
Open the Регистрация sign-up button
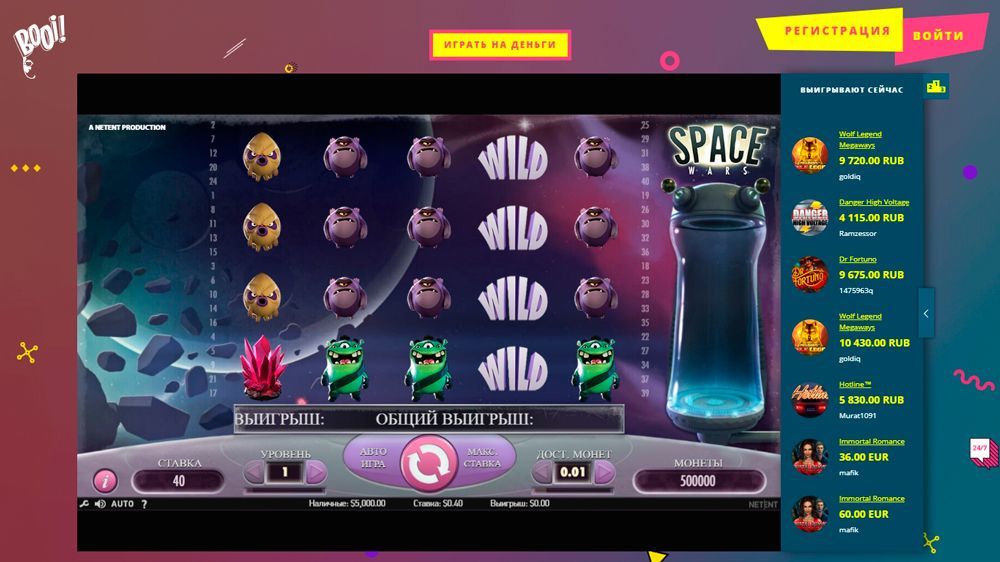(836, 31)
